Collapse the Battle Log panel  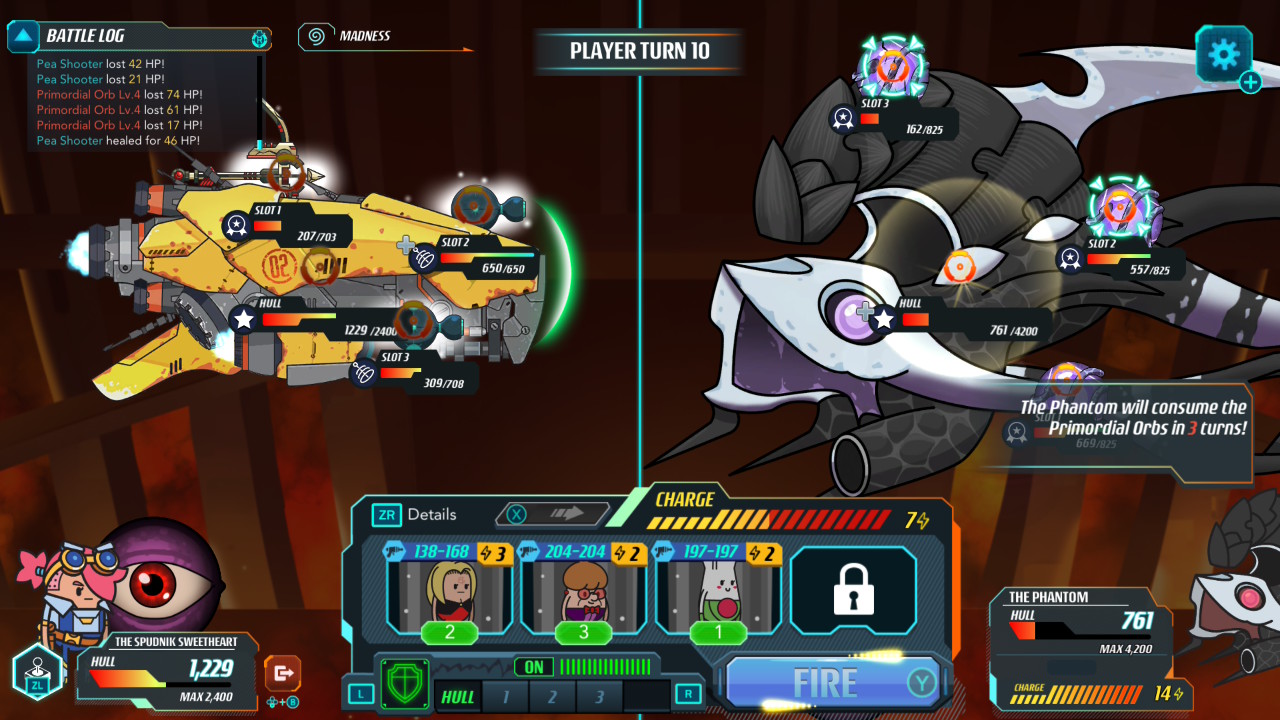[23, 37]
